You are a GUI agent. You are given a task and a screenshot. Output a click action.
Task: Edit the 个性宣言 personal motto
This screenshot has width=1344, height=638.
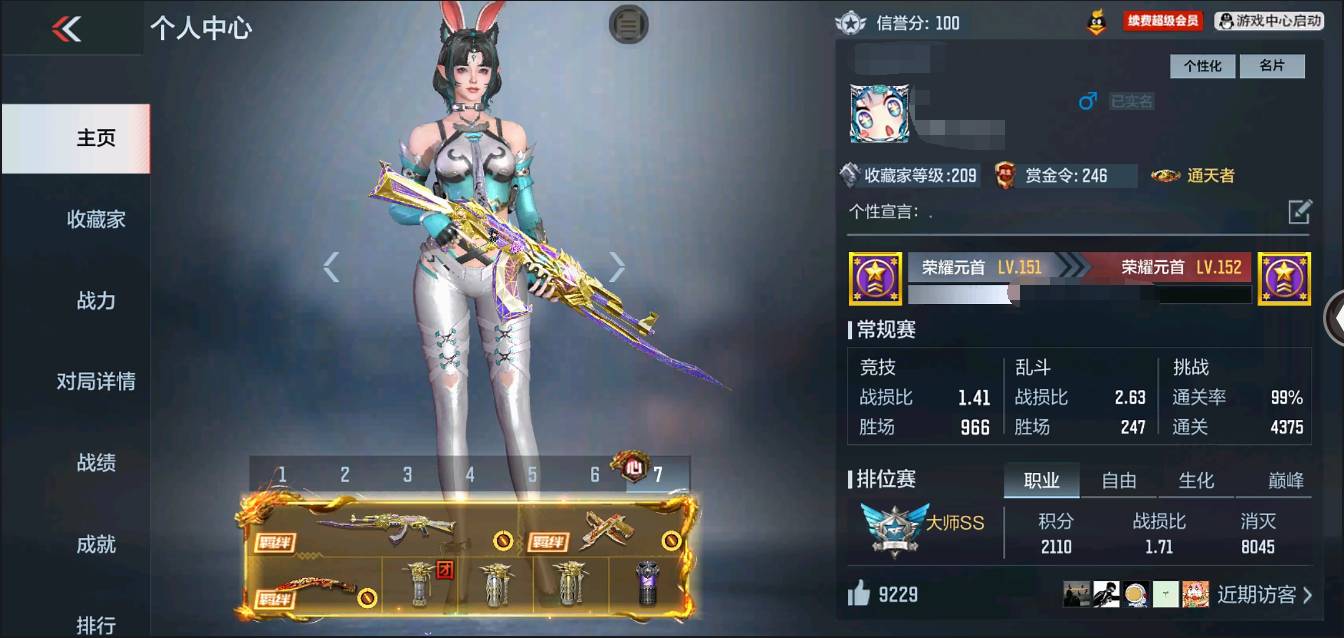pos(1299,211)
